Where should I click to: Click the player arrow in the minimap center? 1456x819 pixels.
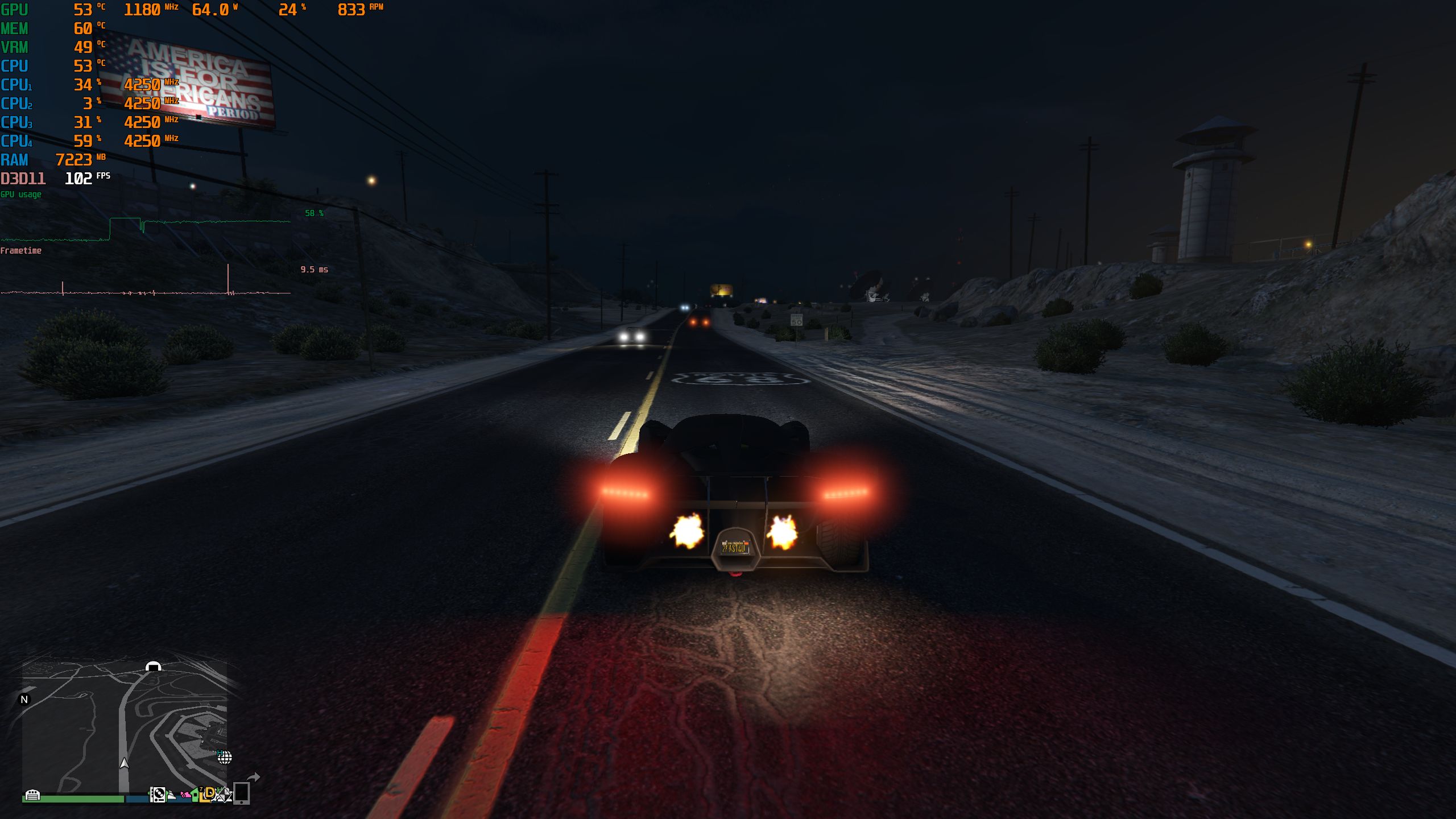click(x=123, y=764)
